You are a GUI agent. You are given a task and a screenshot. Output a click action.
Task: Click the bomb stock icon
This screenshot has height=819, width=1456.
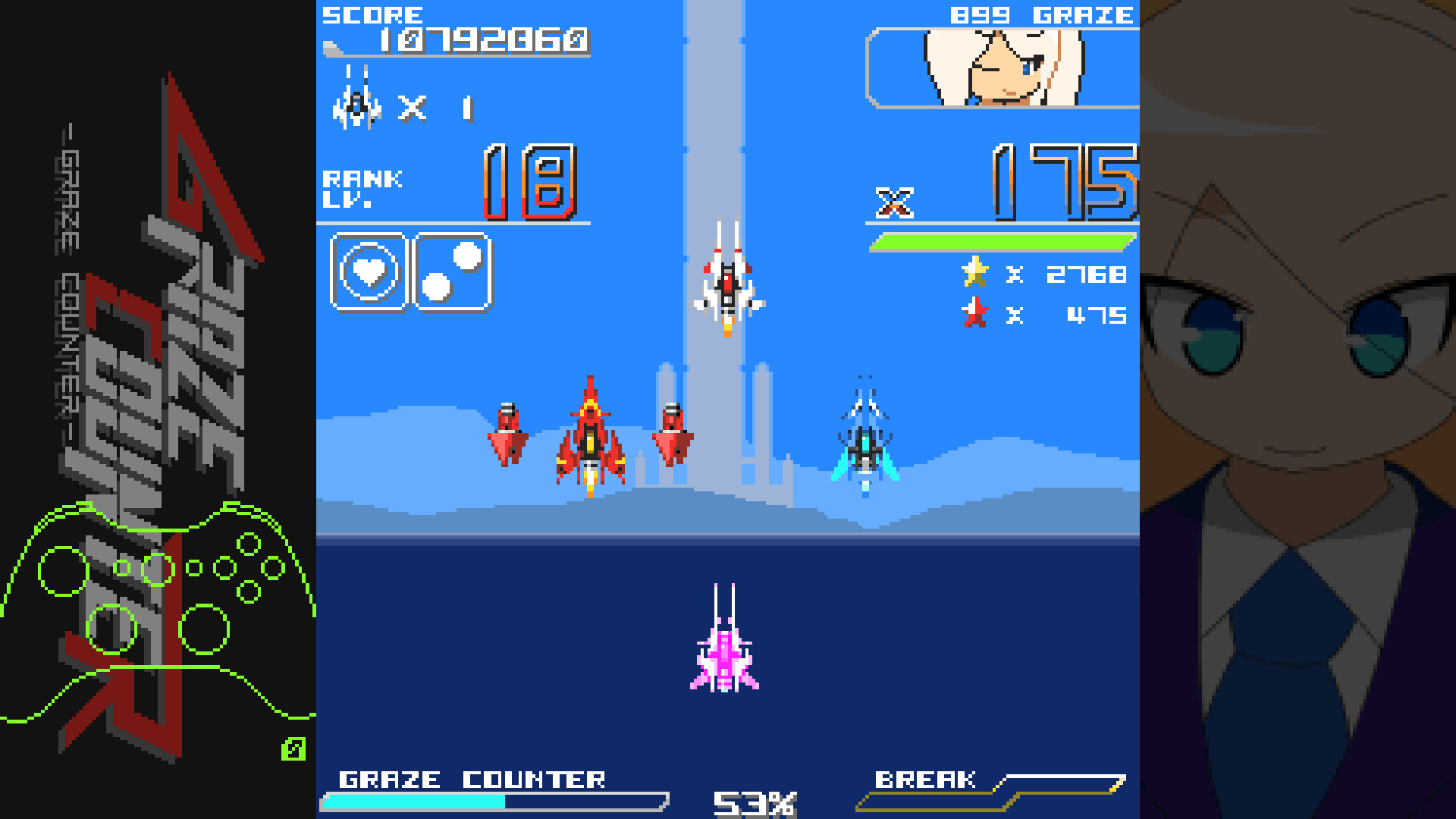[451, 271]
